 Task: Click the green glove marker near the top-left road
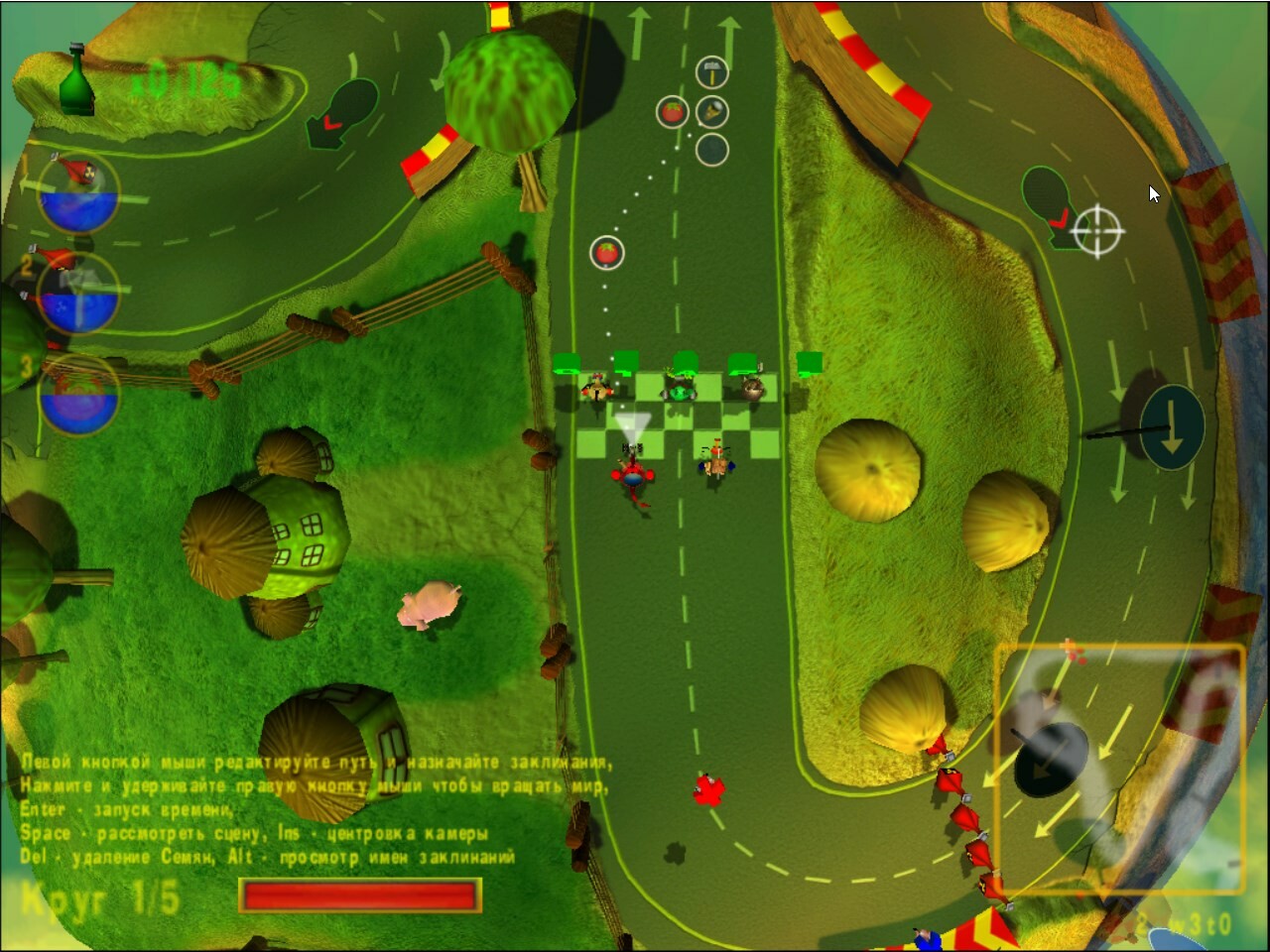coord(342,114)
